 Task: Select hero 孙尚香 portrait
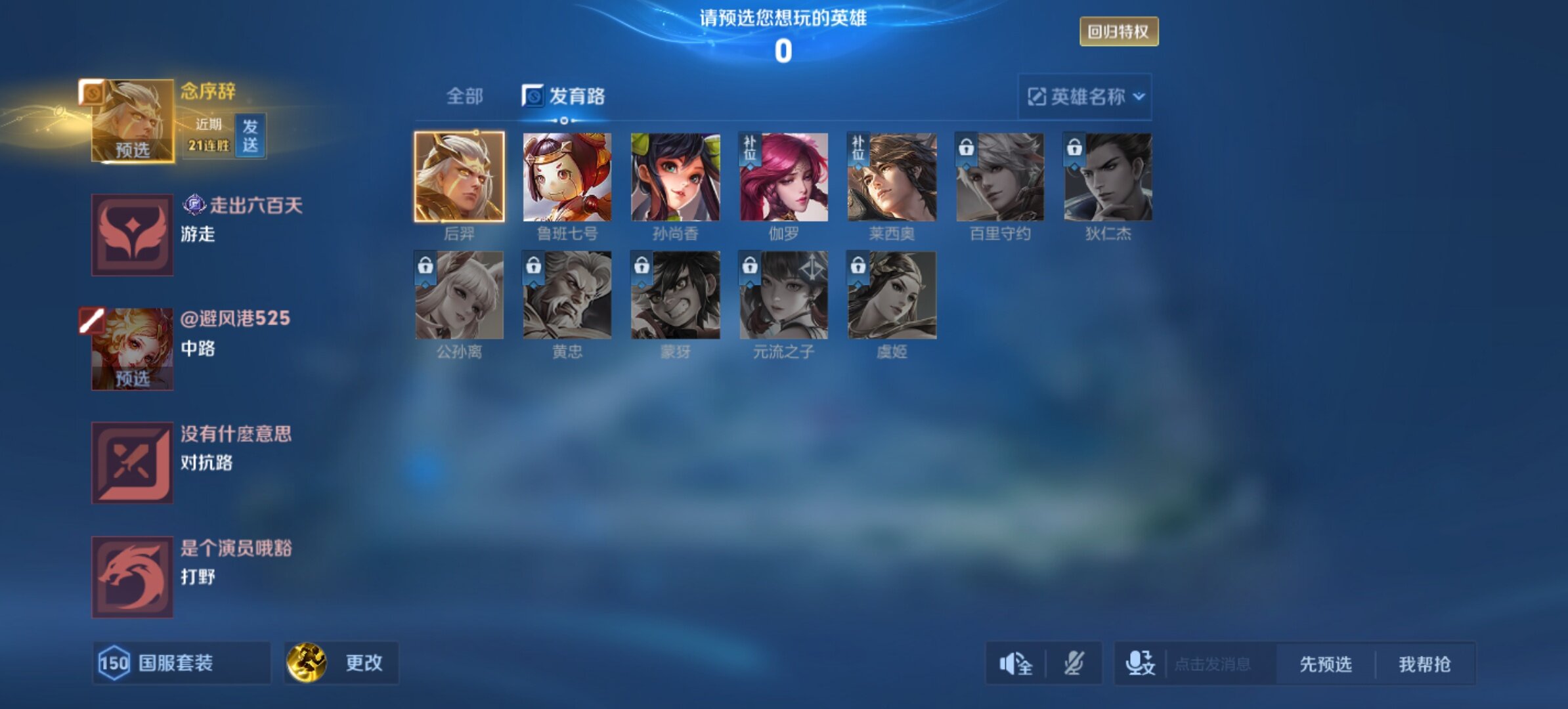(x=675, y=177)
